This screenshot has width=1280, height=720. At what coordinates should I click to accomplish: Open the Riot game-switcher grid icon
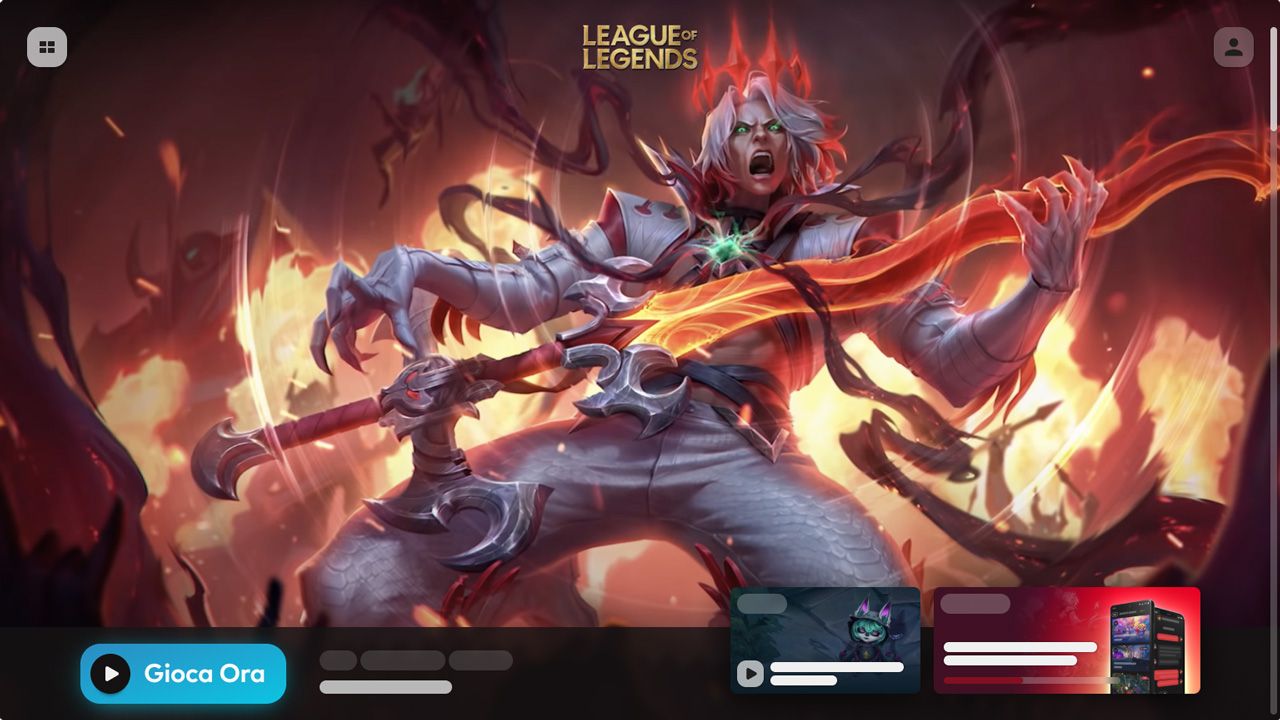click(x=47, y=47)
